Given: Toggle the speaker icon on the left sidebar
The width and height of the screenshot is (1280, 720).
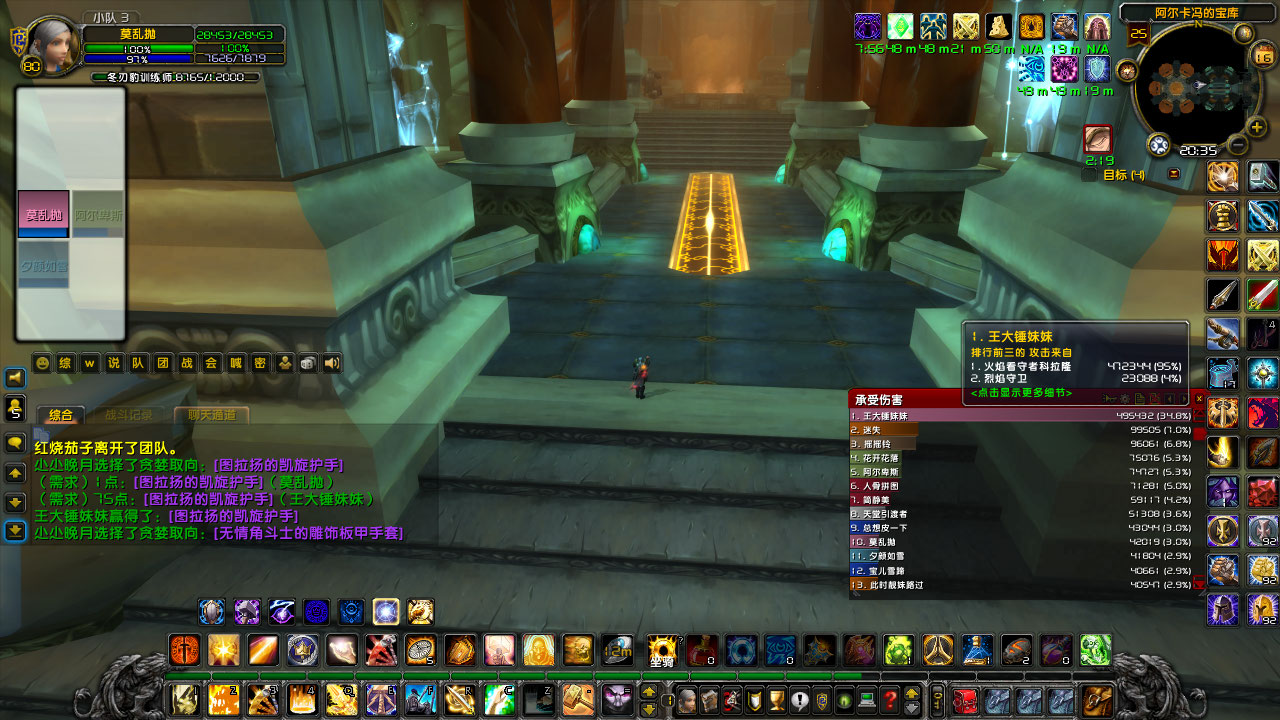Looking at the screenshot, I should [13, 377].
